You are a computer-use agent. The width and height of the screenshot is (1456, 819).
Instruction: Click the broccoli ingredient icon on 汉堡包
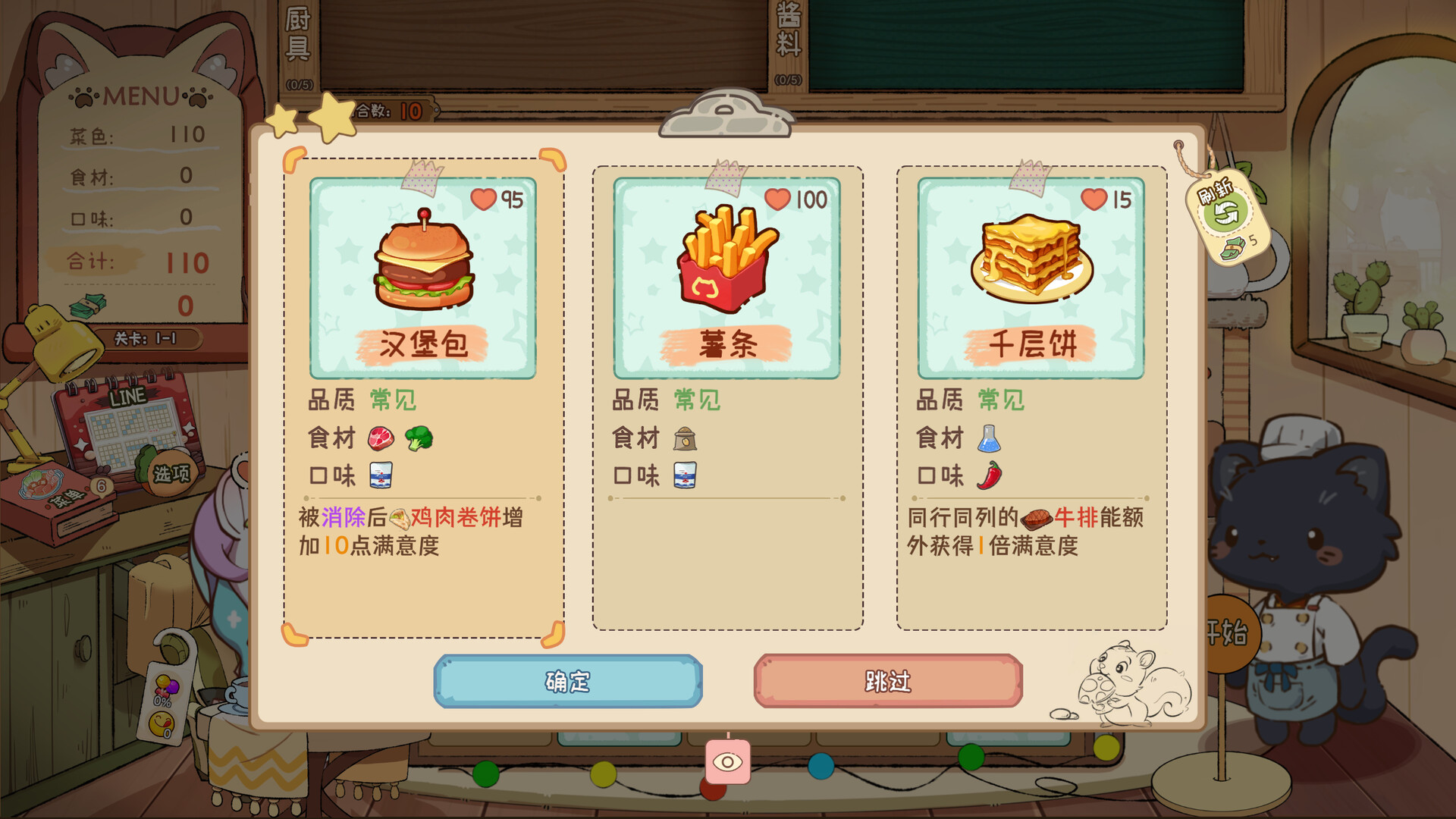pyautogui.click(x=419, y=438)
